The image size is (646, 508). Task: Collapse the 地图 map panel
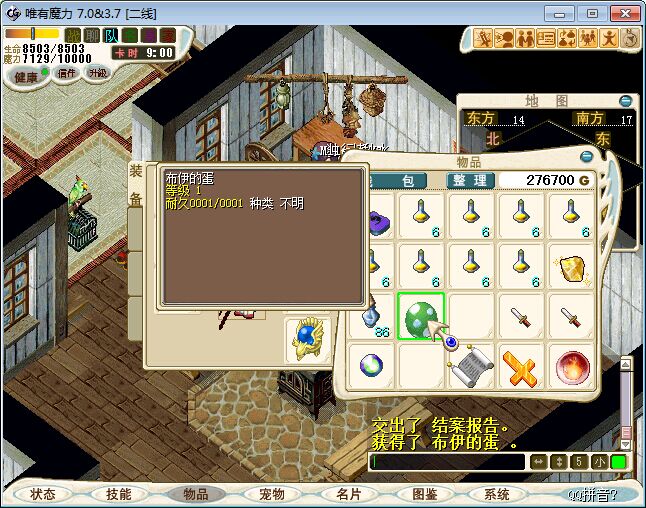click(x=626, y=101)
